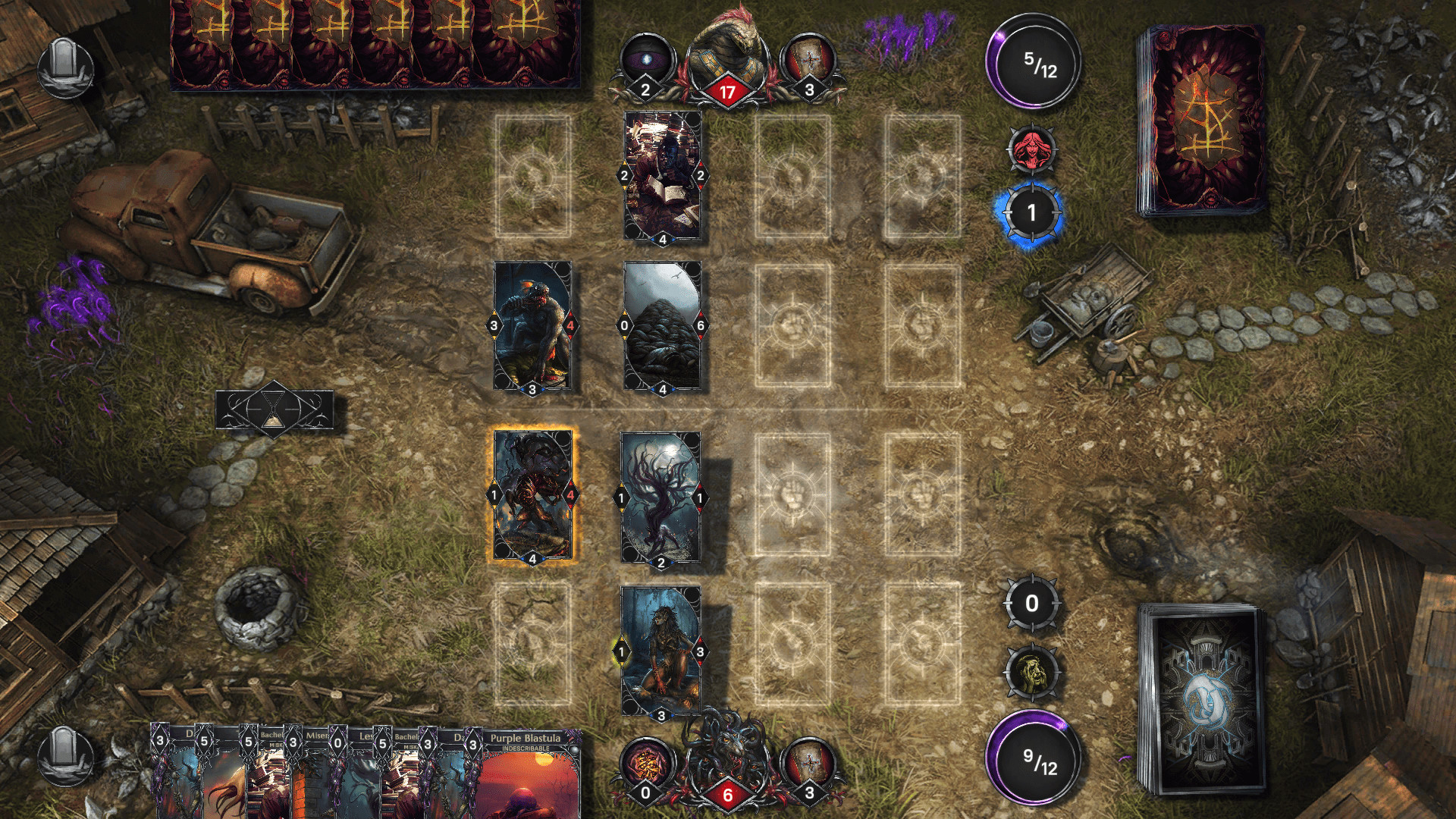
Task: Click the glowing blue counter showing 1
Action: (x=1033, y=213)
